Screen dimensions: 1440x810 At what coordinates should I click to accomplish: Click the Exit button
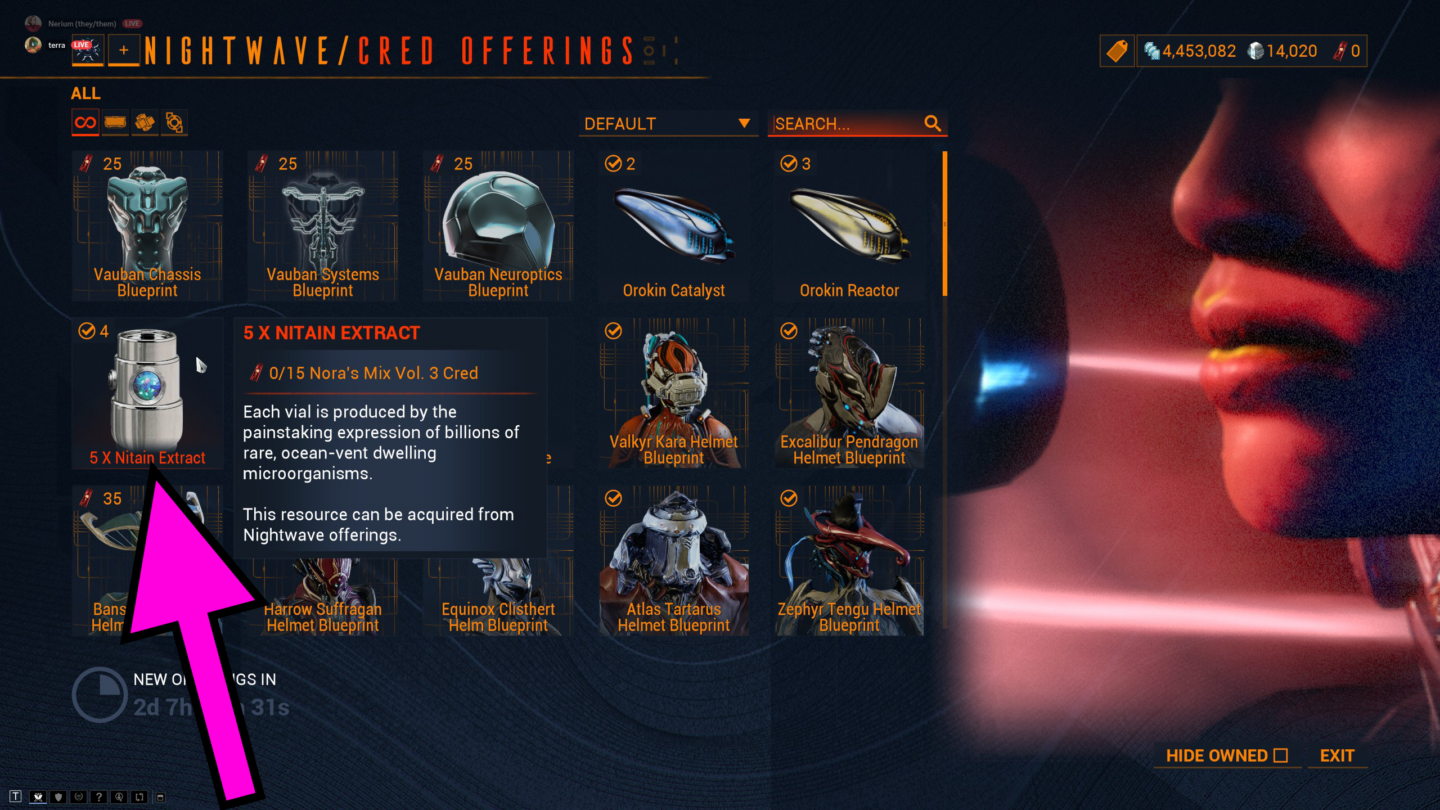coord(1336,756)
